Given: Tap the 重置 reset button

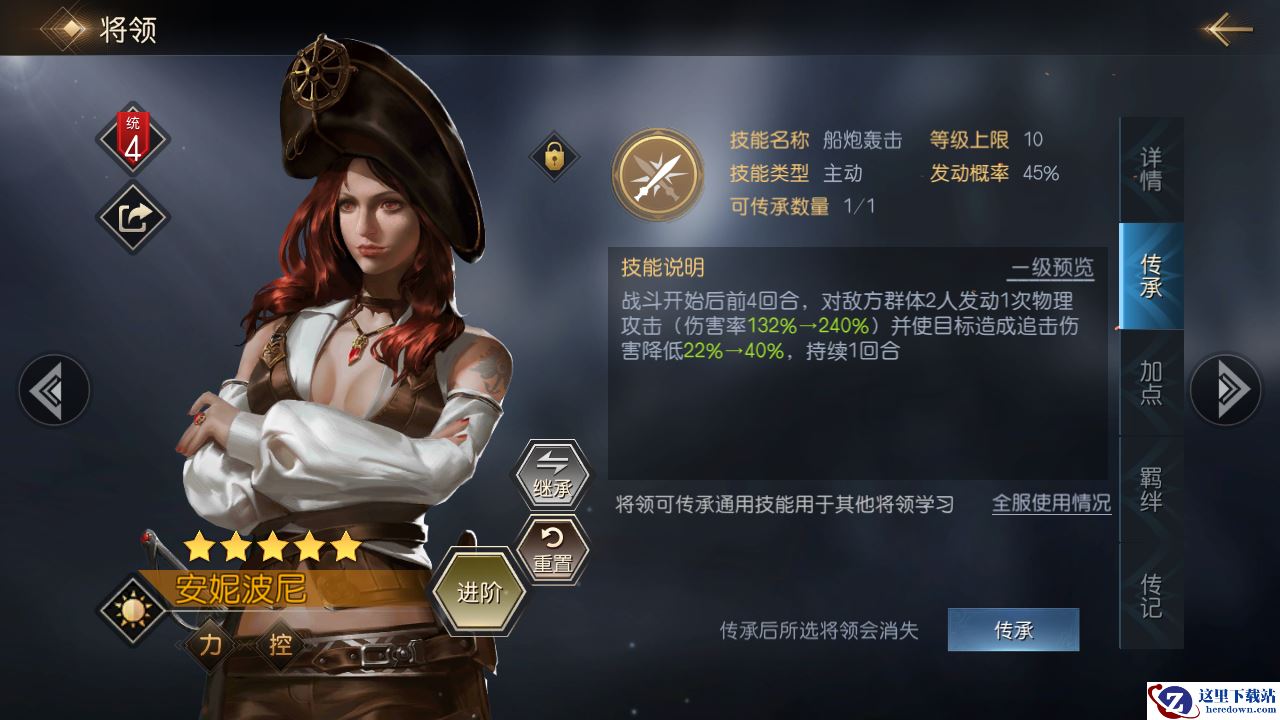Looking at the screenshot, I should 552,551.
